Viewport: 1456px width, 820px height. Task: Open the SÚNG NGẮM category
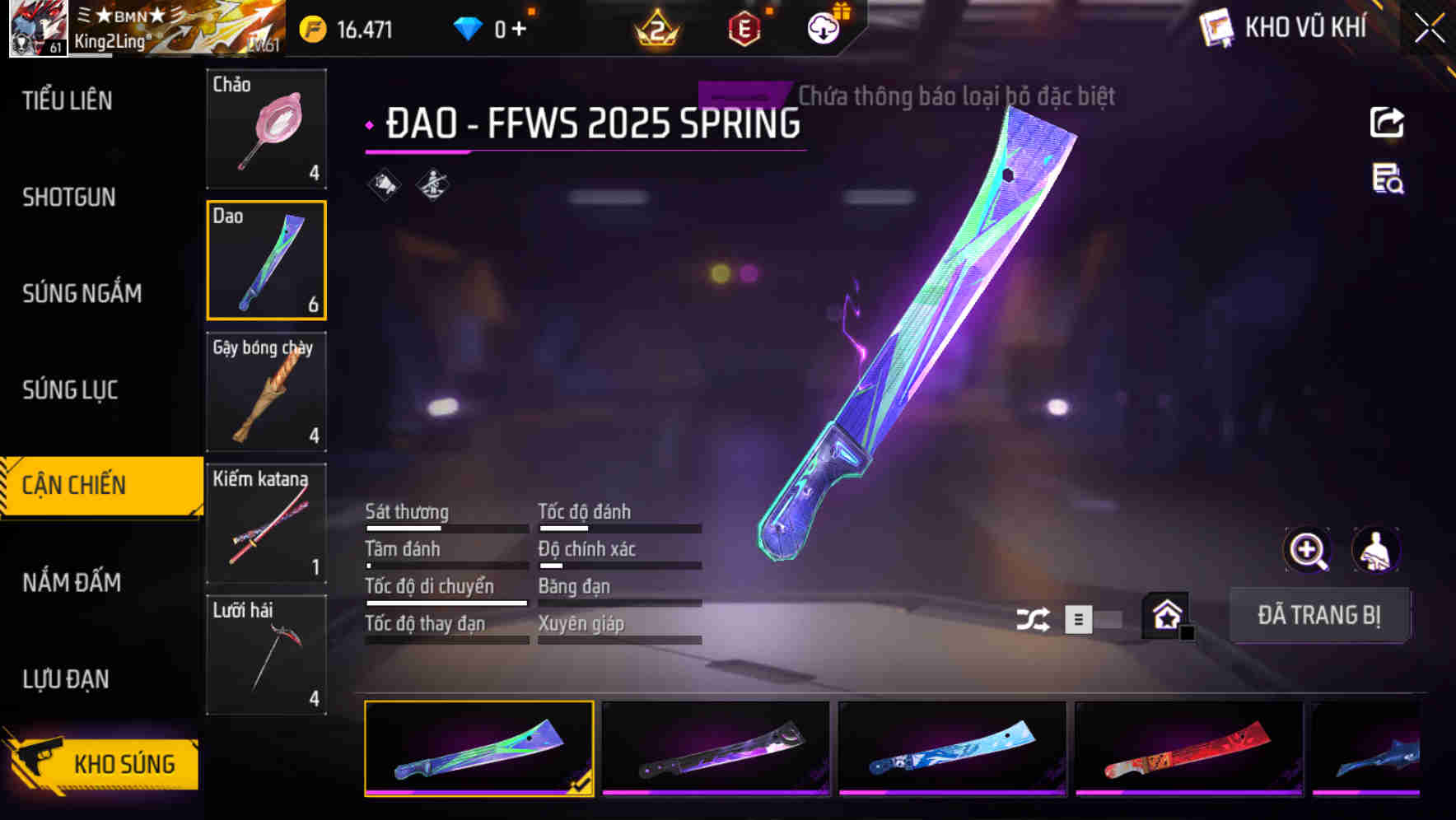click(82, 293)
